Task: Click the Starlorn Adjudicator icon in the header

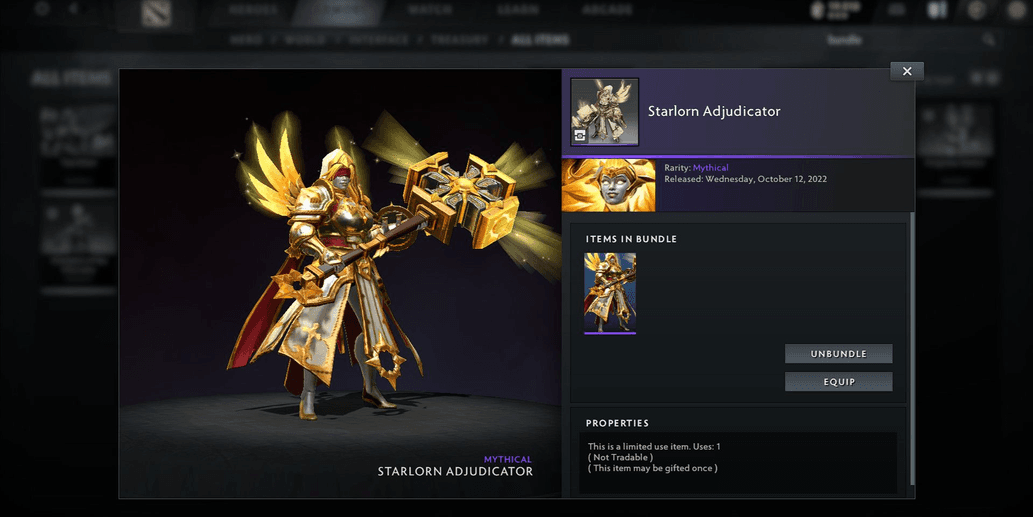Action: click(604, 112)
